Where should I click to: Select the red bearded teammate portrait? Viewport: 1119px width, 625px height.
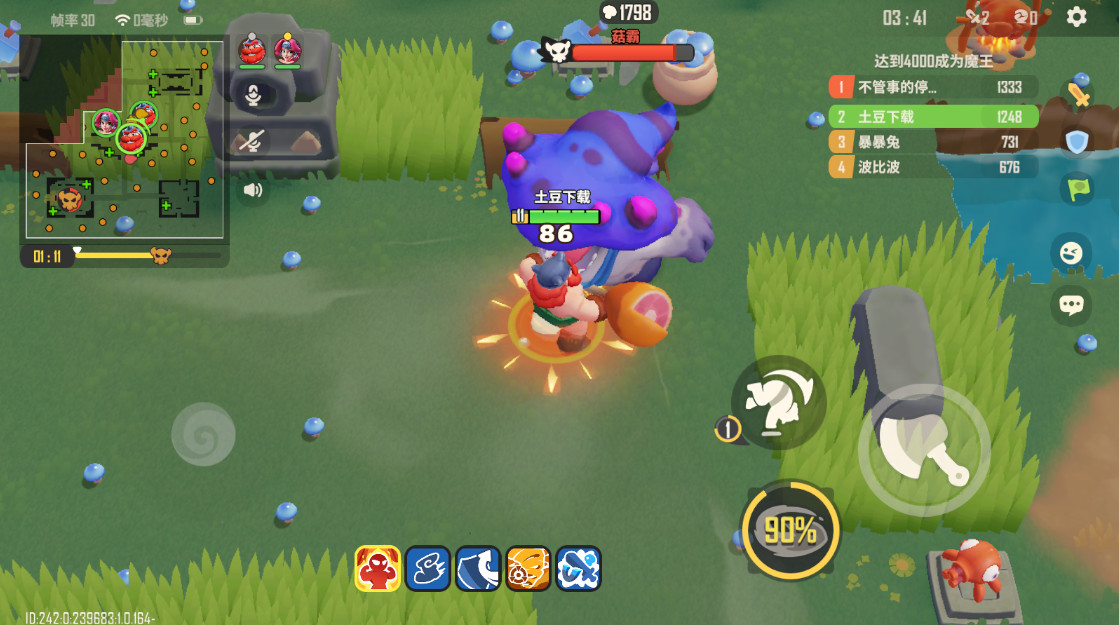pos(252,50)
